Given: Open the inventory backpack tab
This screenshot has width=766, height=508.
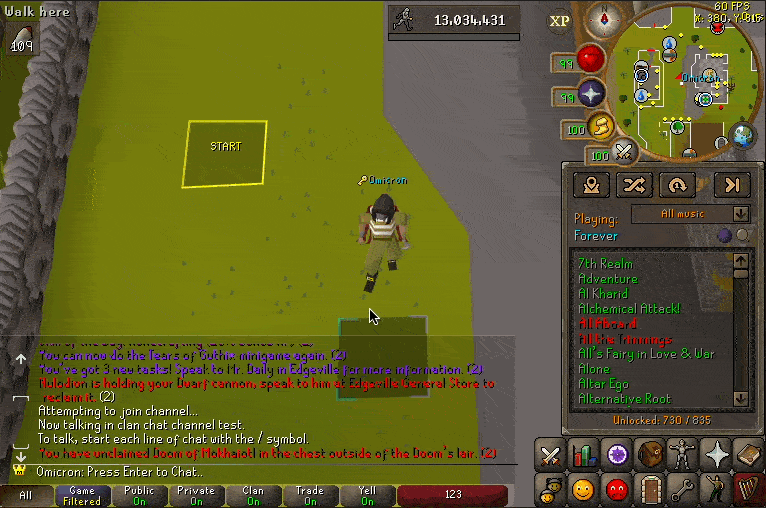Looking at the screenshot, I should click(x=650, y=456).
